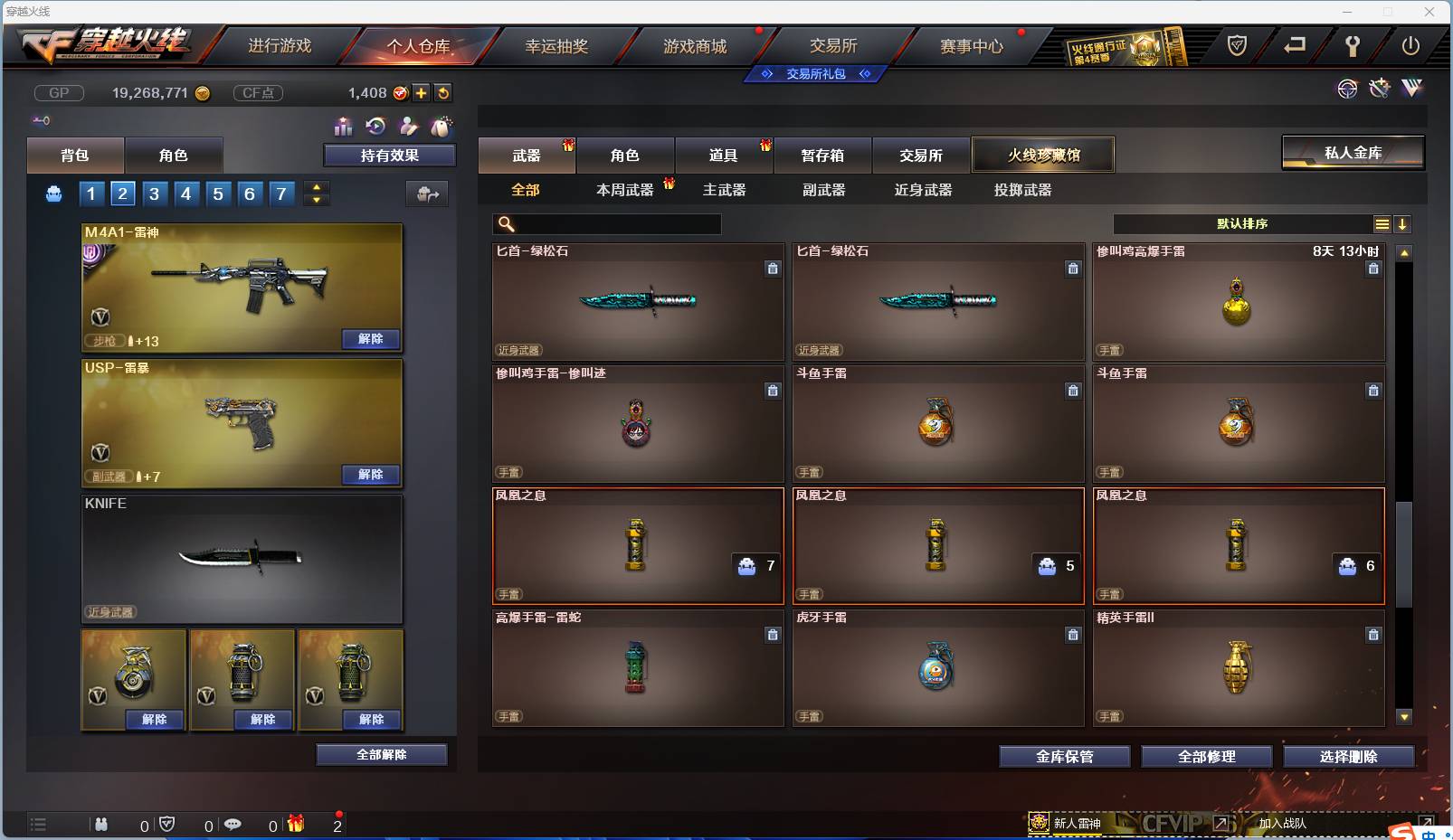Open the V rank badge icon top-right
1453x840 pixels.
click(x=1411, y=89)
